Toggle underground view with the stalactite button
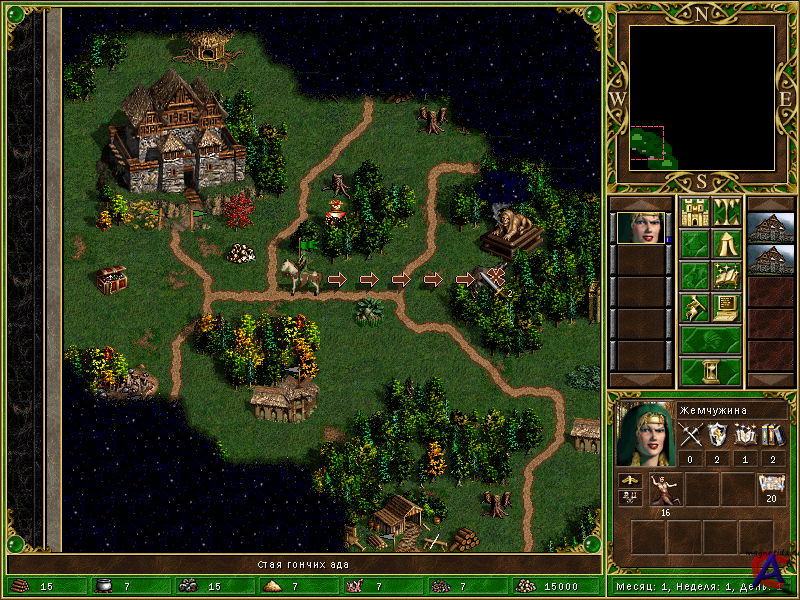Screen dimensions: 800x600 [x=726, y=212]
